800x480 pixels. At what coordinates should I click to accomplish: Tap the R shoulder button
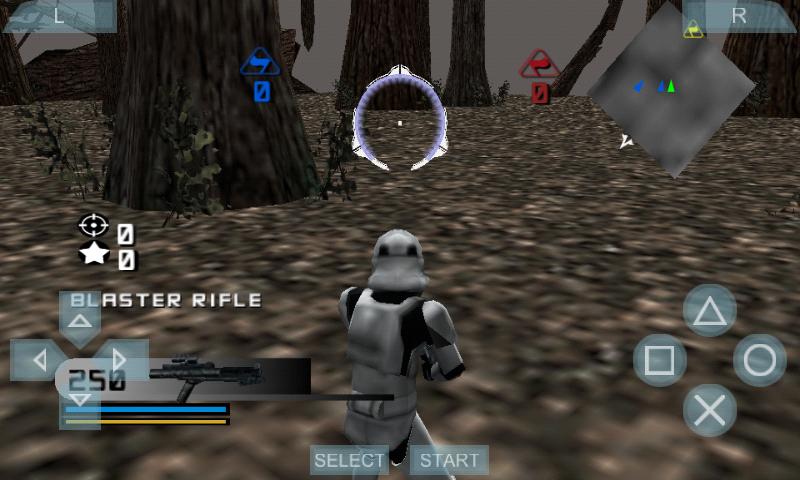(739, 16)
